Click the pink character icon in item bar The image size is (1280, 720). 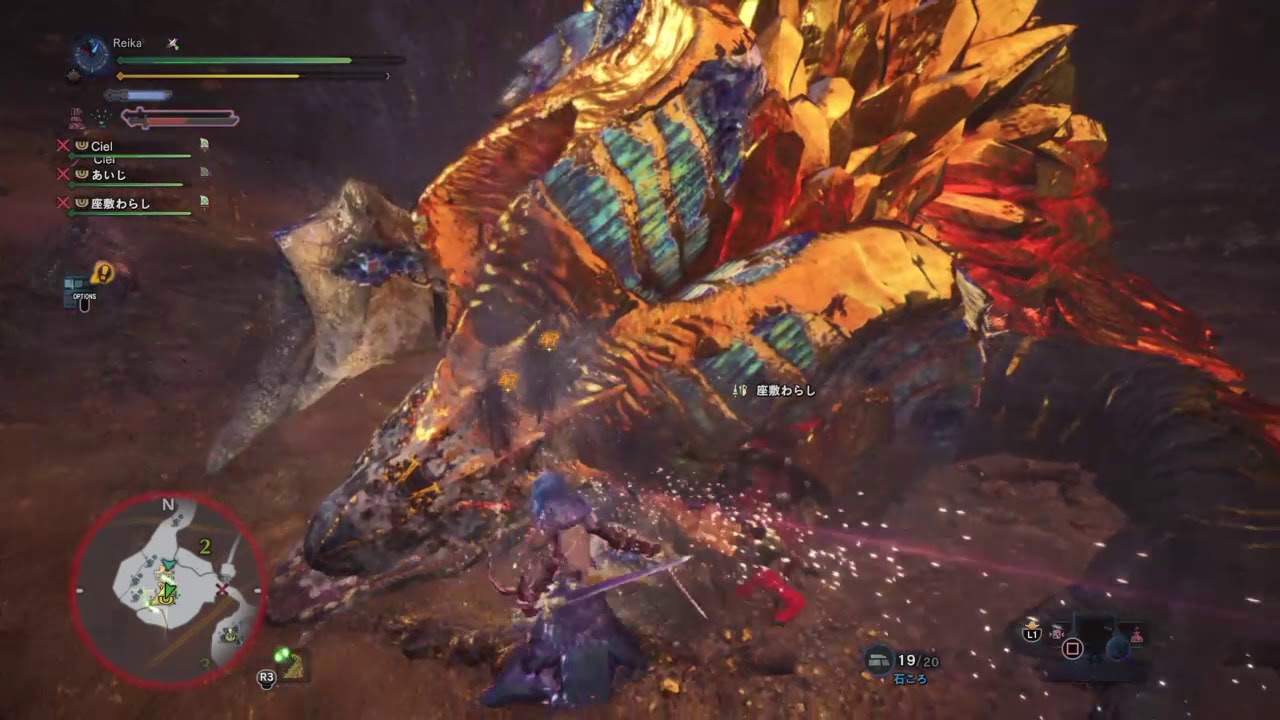1136,633
